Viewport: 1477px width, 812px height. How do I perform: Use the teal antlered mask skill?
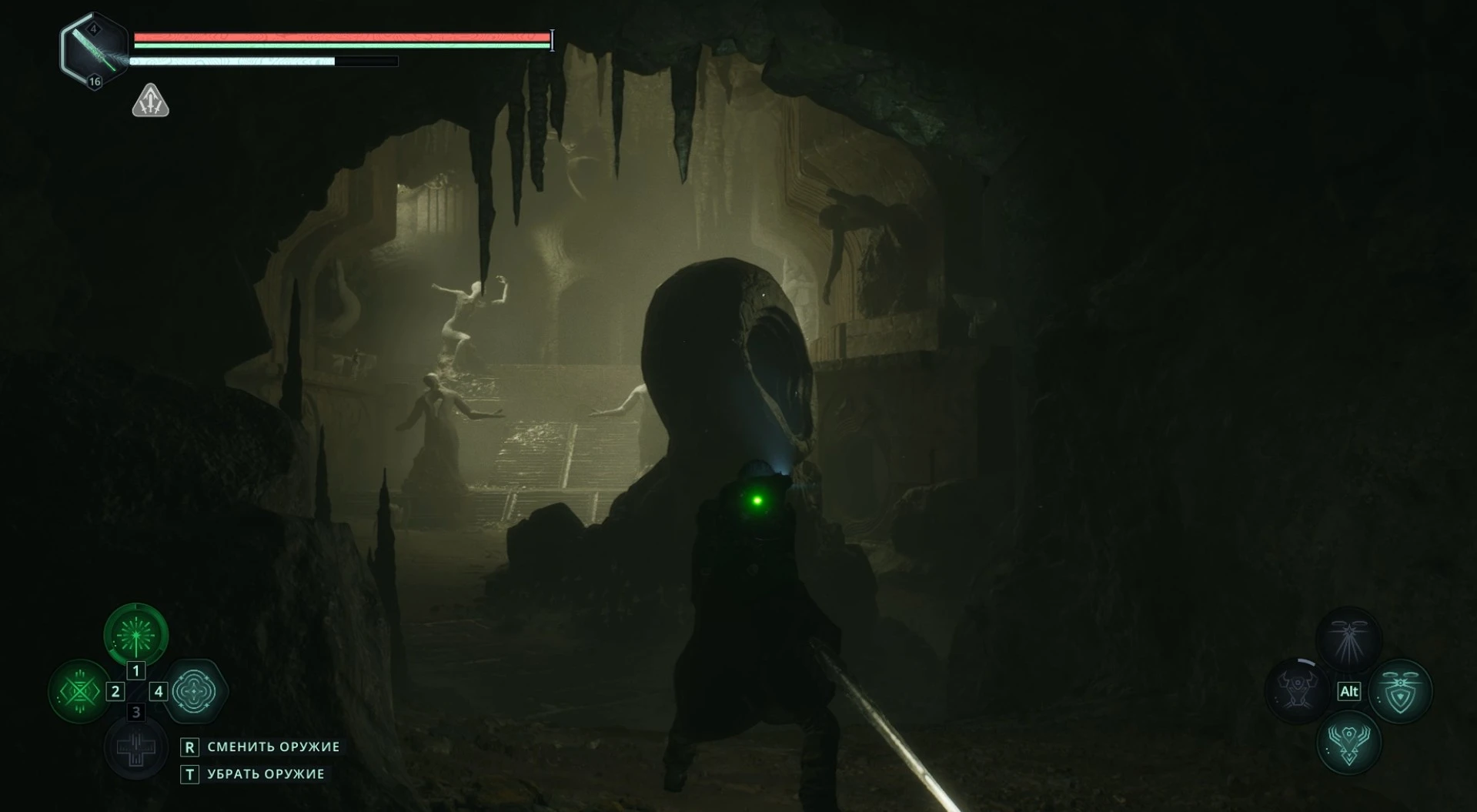click(1348, 743)
